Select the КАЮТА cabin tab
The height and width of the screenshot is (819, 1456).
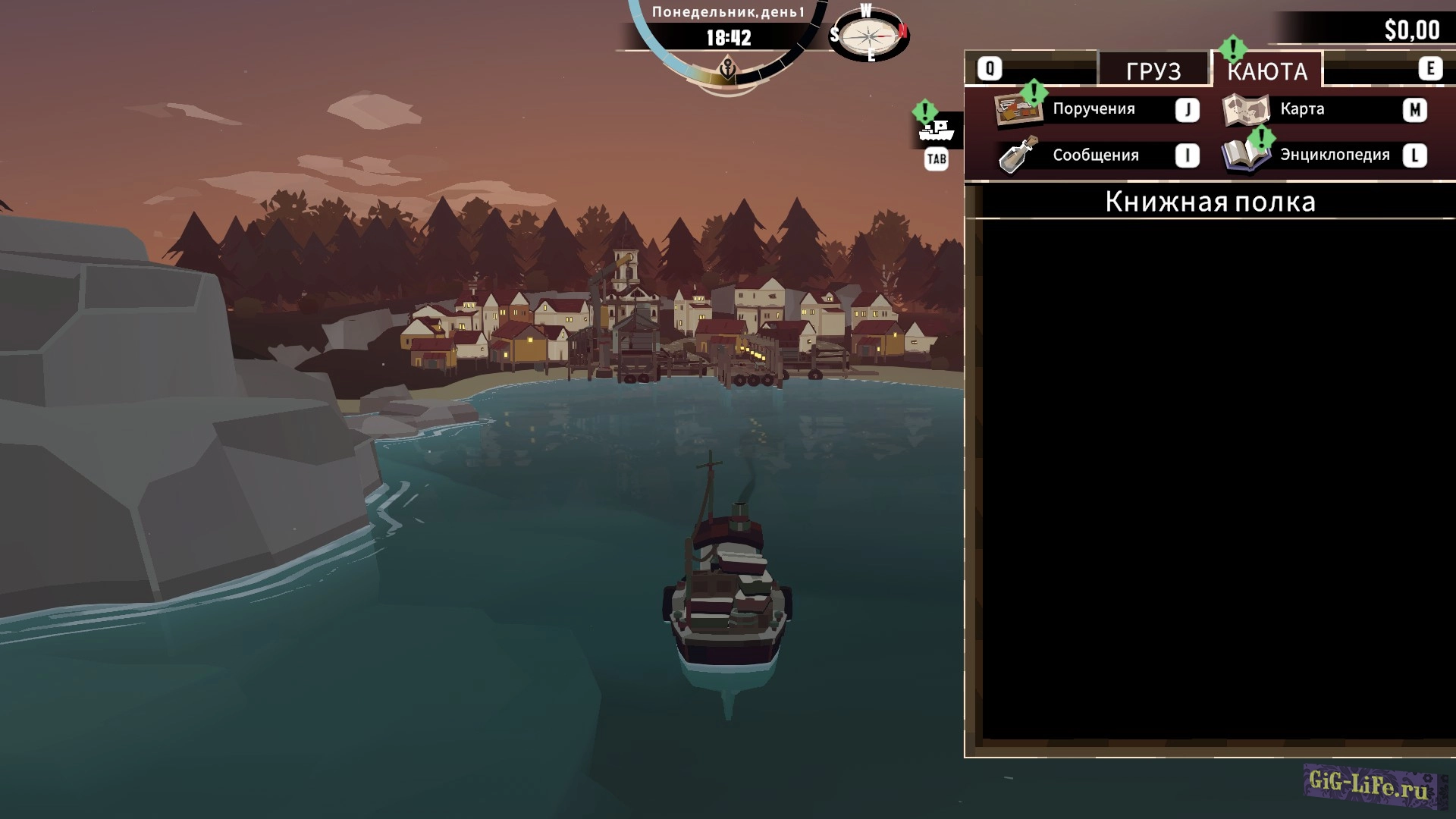pyautogui.click(x=1267, y=71)
